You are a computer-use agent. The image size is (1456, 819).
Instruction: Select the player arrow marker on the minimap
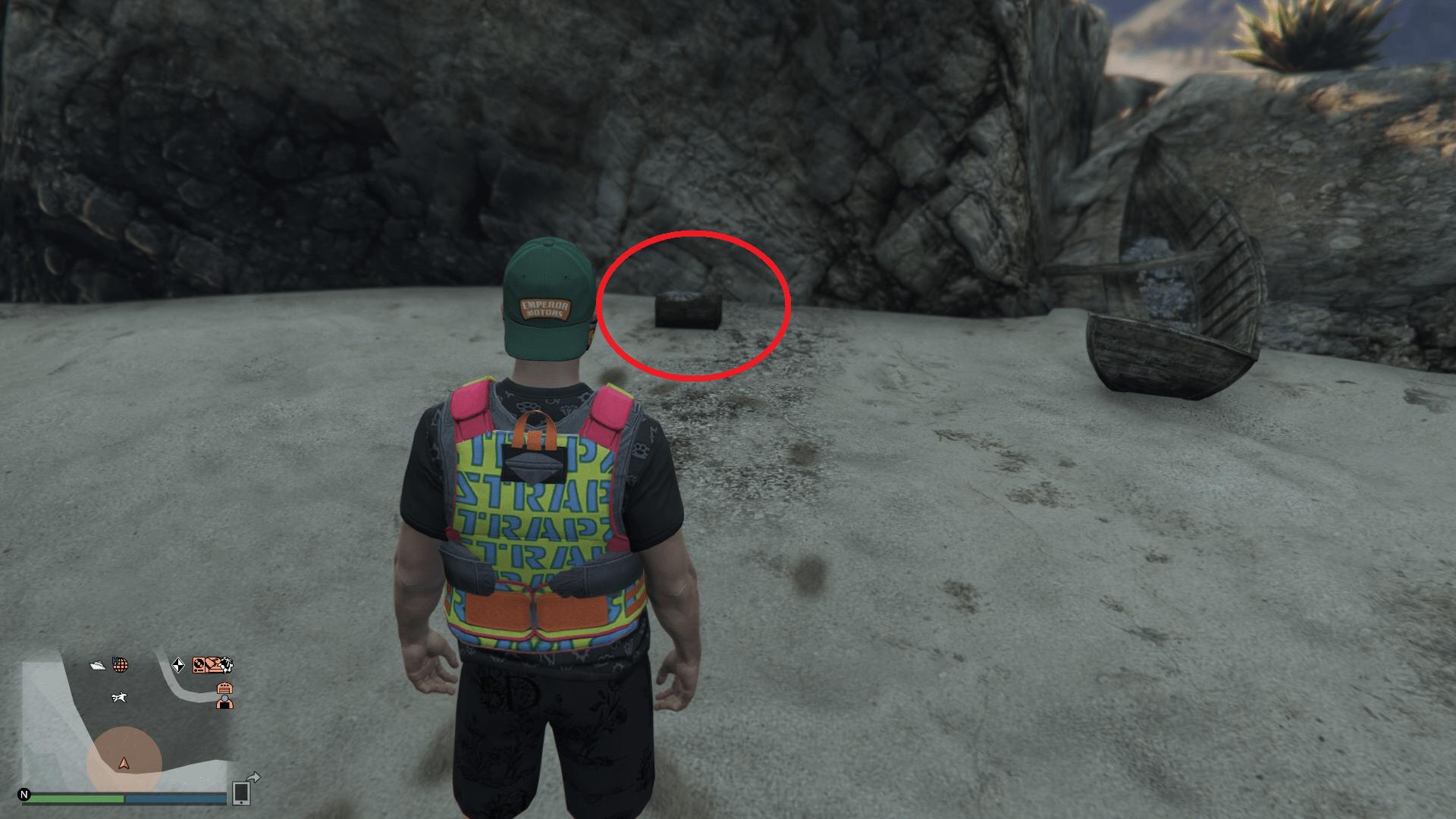(124, 764)
